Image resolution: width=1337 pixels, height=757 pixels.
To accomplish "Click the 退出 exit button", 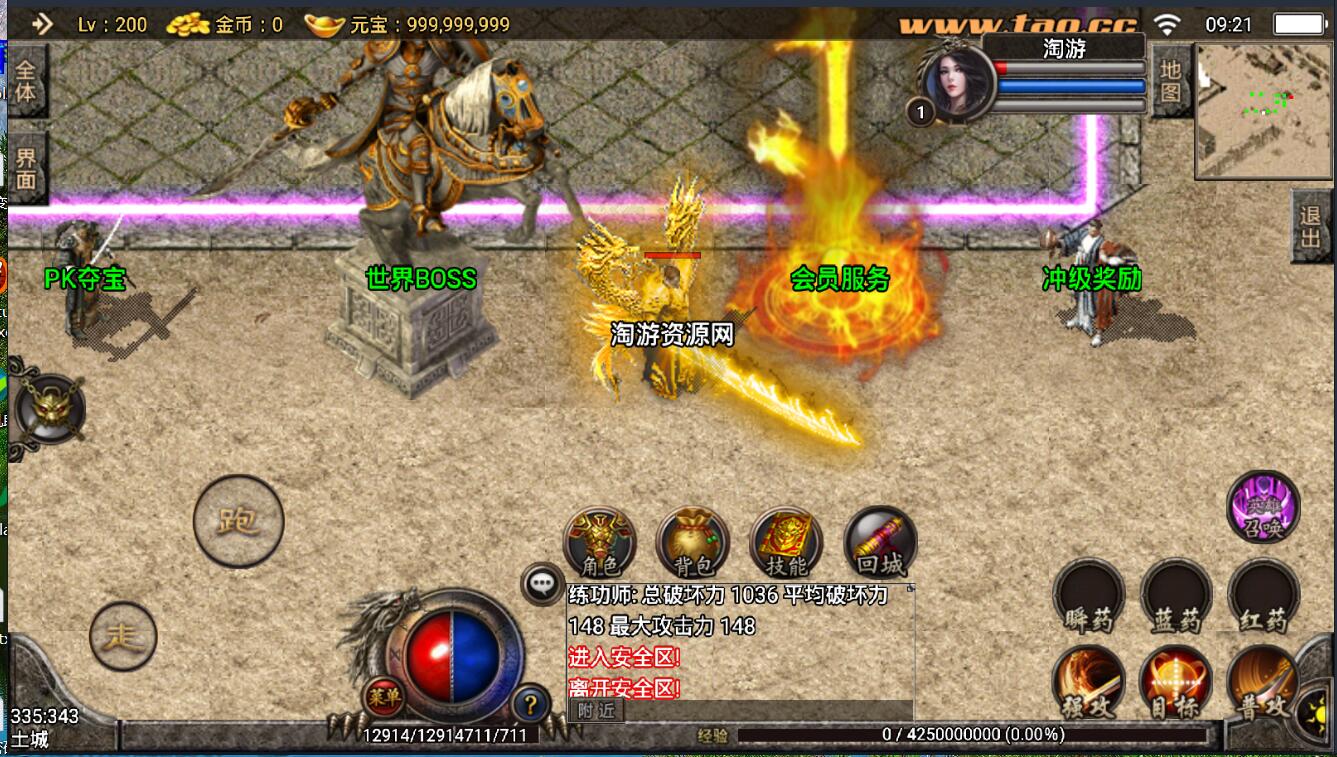I will (1311, 227).
